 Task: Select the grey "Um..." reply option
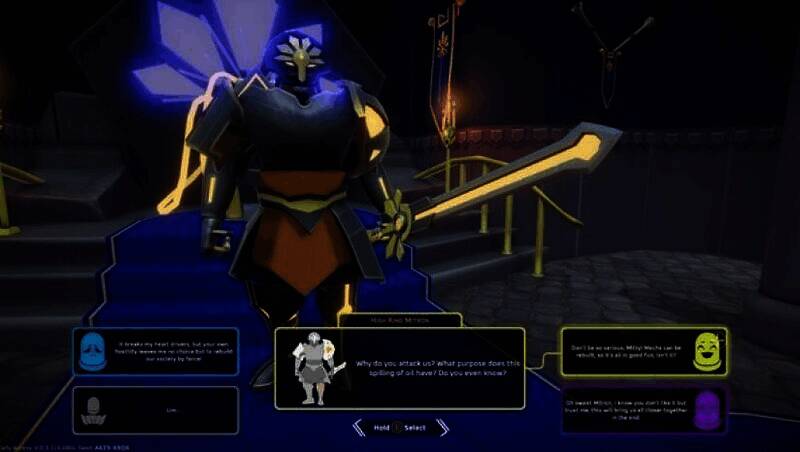click(155, 410)
